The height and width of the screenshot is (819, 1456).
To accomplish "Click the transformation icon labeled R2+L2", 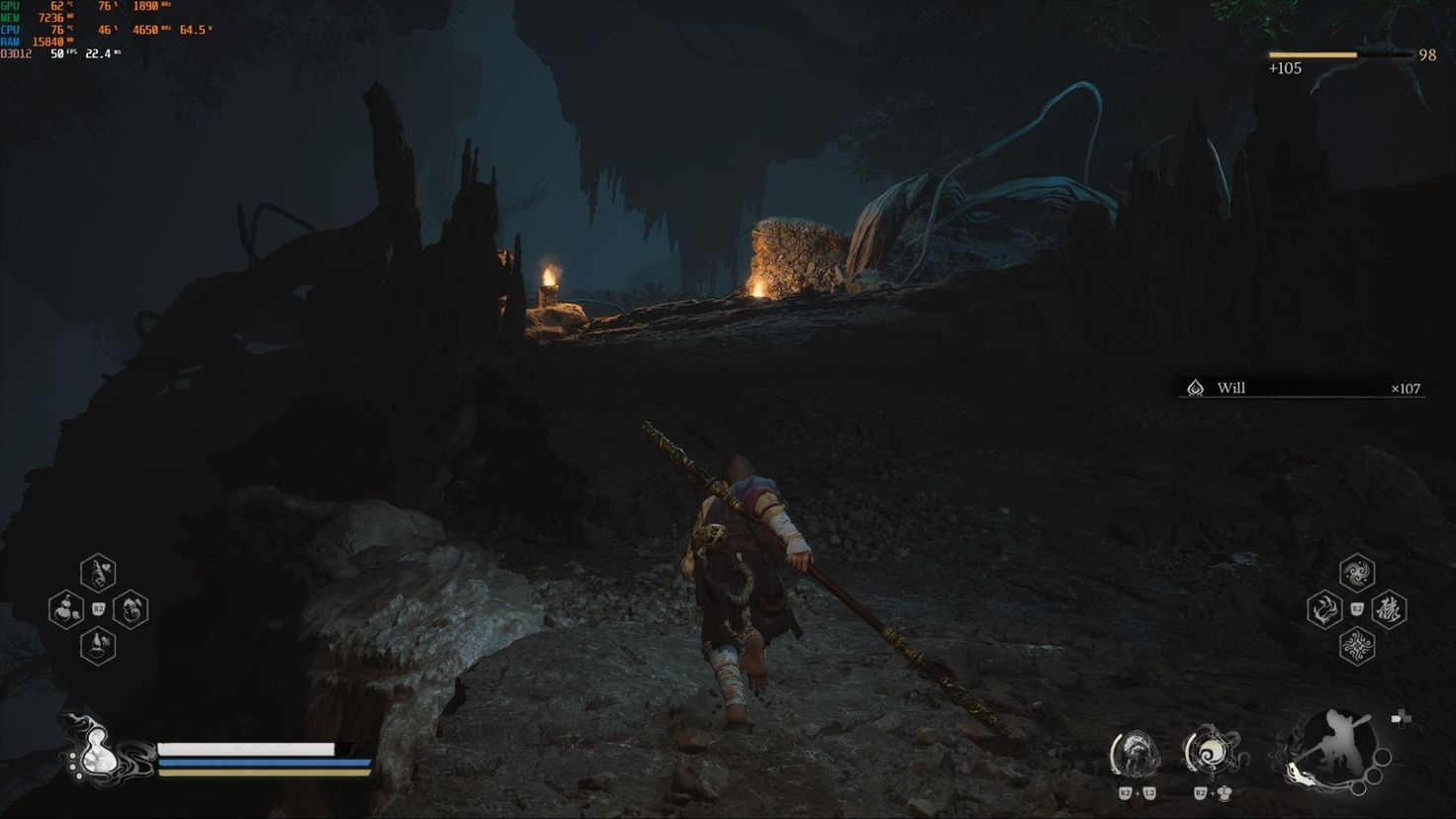I will pyautogui.click(x=1138, y=754).
